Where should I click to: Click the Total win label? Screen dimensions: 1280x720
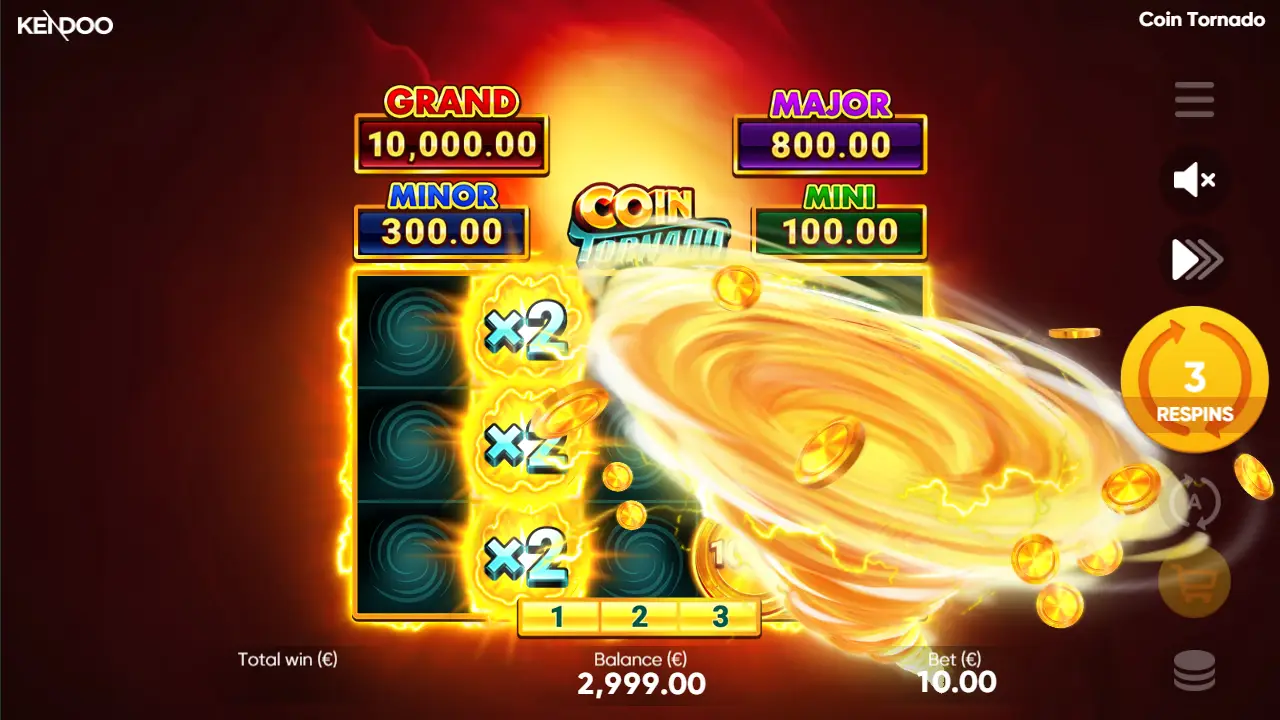[x=287, y=660]
